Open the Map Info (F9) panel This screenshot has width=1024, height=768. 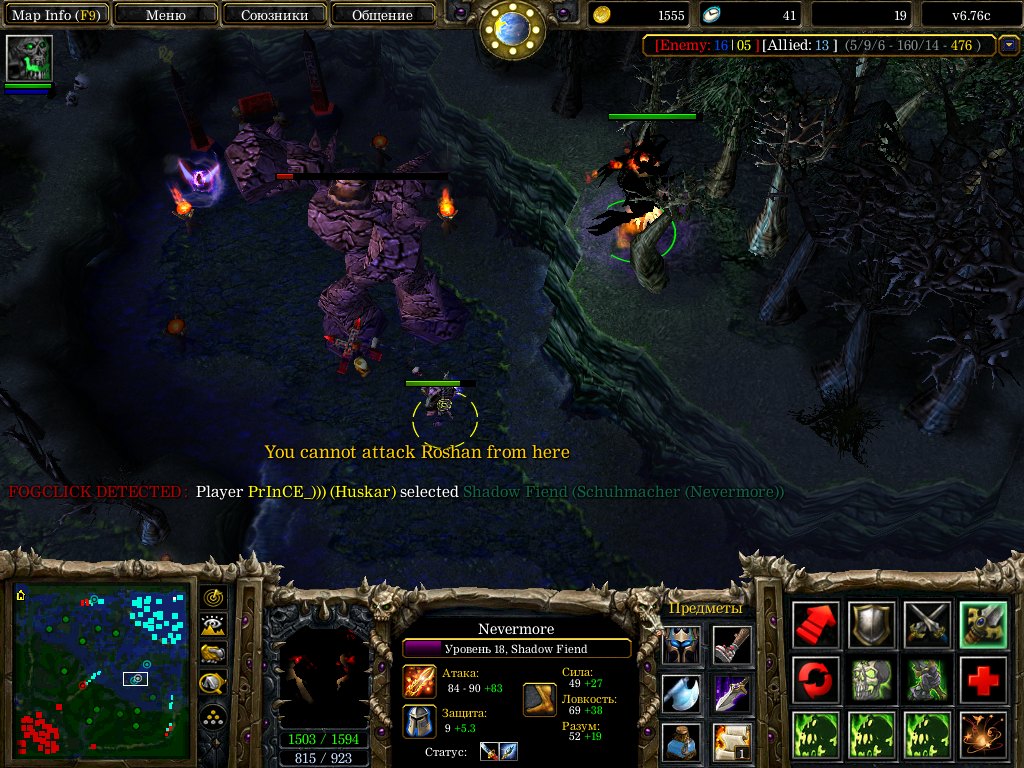55,15
